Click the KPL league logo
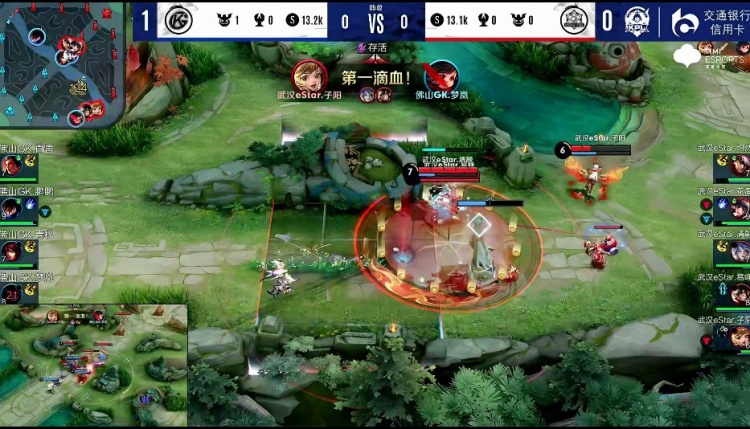The height and width of the screenshot is (429, 750). click(637, 20)
